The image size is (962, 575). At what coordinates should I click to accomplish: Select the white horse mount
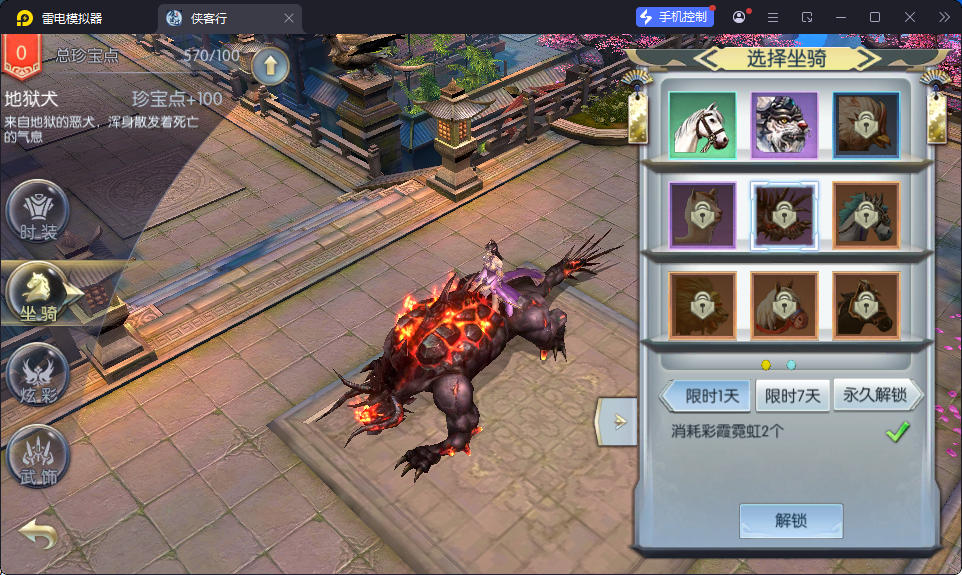(702, 125)
